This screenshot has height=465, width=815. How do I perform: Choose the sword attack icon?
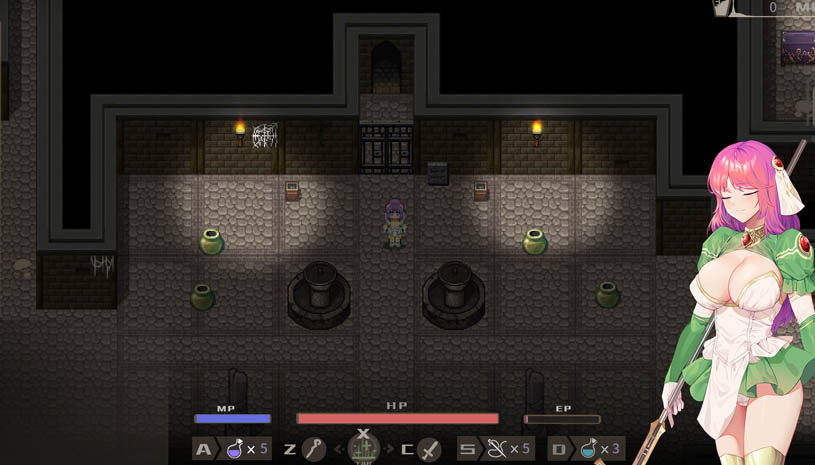point(429,449)
